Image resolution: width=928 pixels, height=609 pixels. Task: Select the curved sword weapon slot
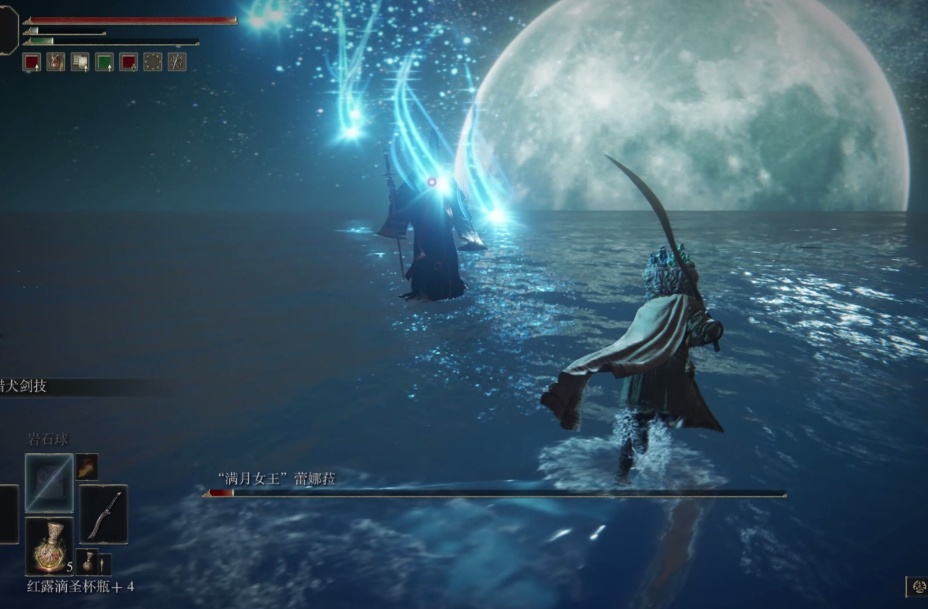pos(103,512)
